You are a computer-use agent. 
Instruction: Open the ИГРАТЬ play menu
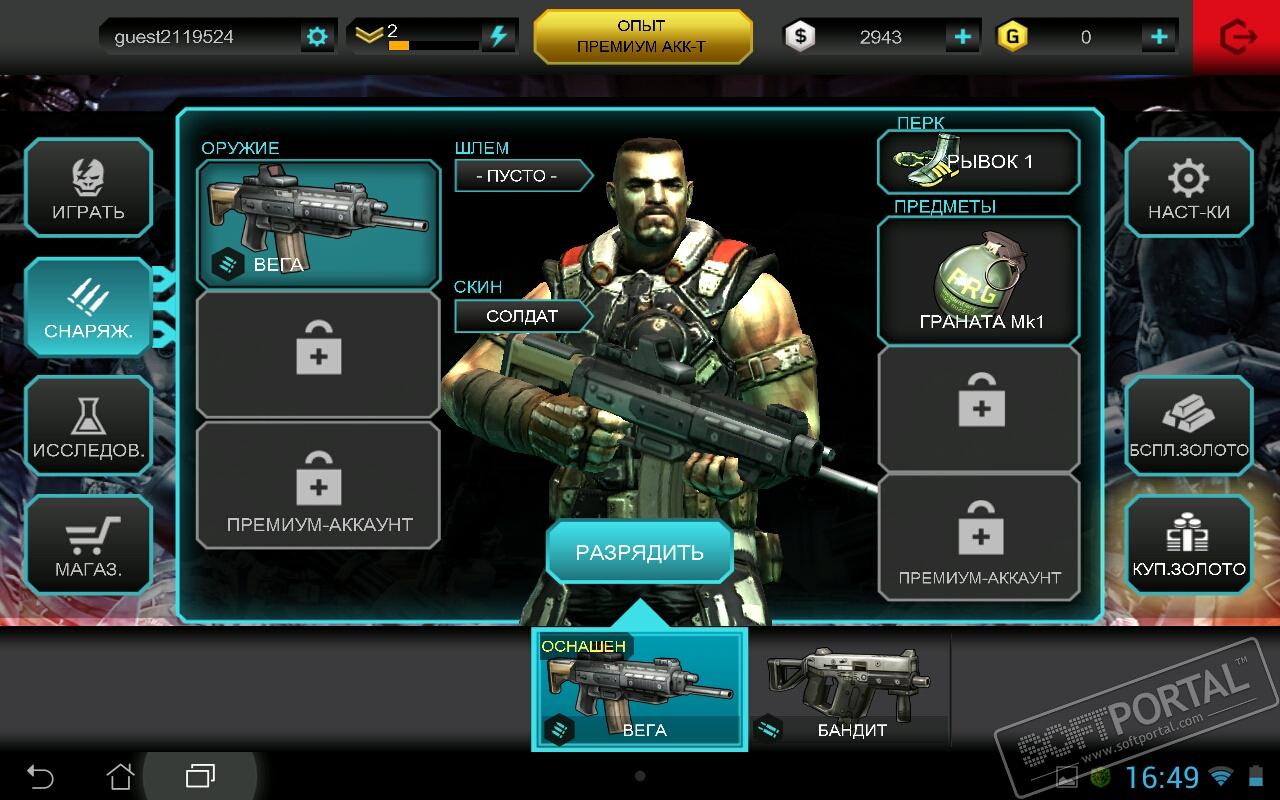[x=88, y=187]
